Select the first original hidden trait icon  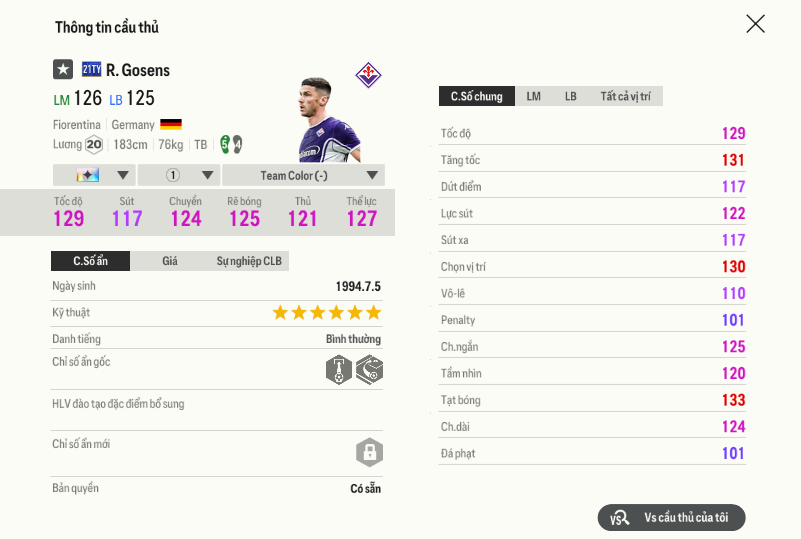pos(339,370)
